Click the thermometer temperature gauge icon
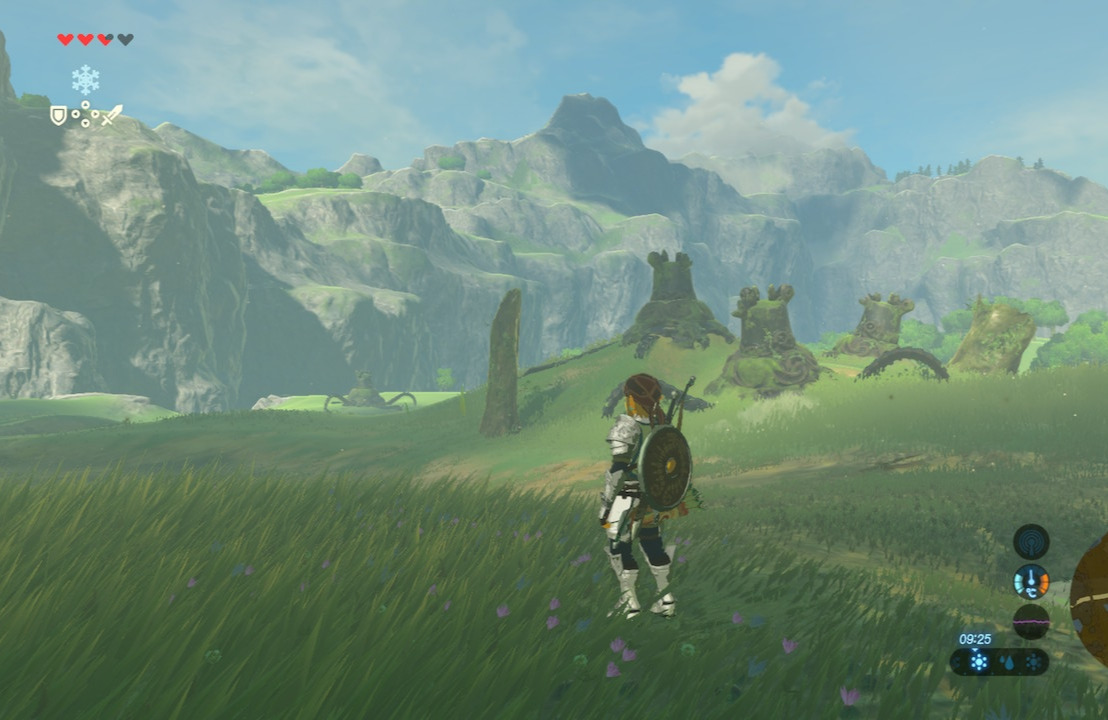Screen dimensions: 1108x720 pos(1031,581)
